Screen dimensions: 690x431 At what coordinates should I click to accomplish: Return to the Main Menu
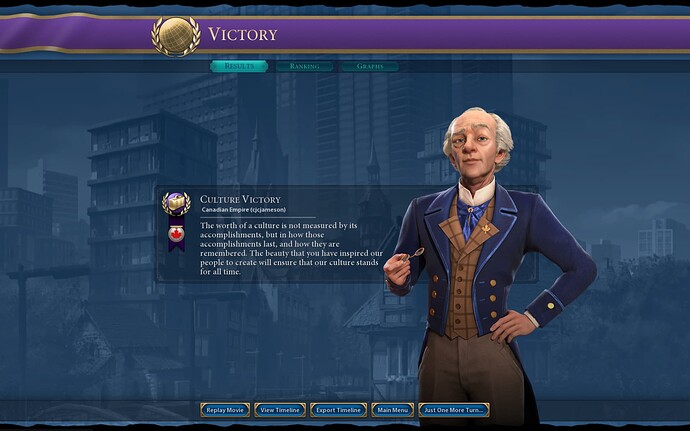pyautogui.click(x=393, y=410)
